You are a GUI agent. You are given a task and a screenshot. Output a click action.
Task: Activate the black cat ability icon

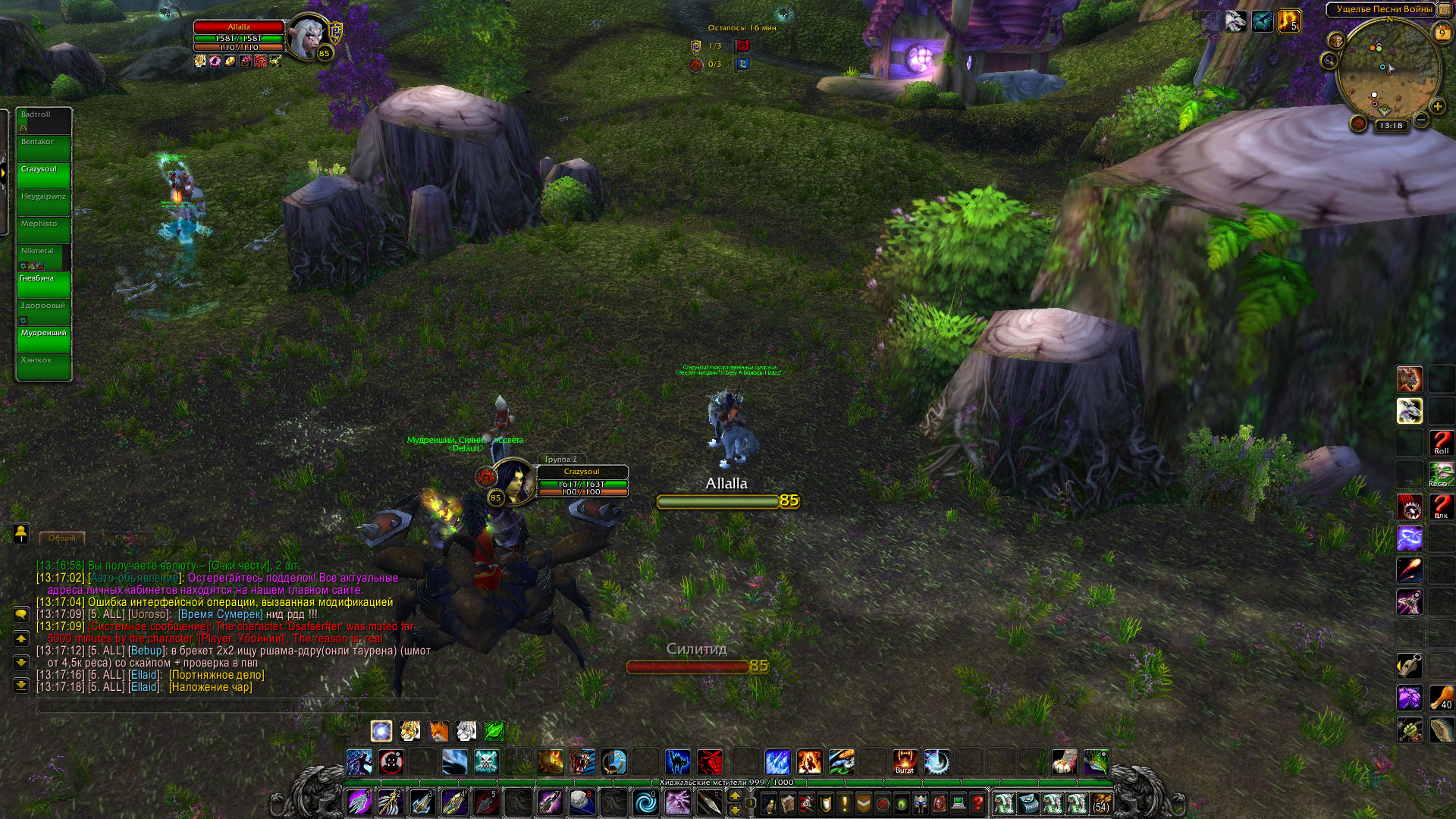(x=677, y=762)
